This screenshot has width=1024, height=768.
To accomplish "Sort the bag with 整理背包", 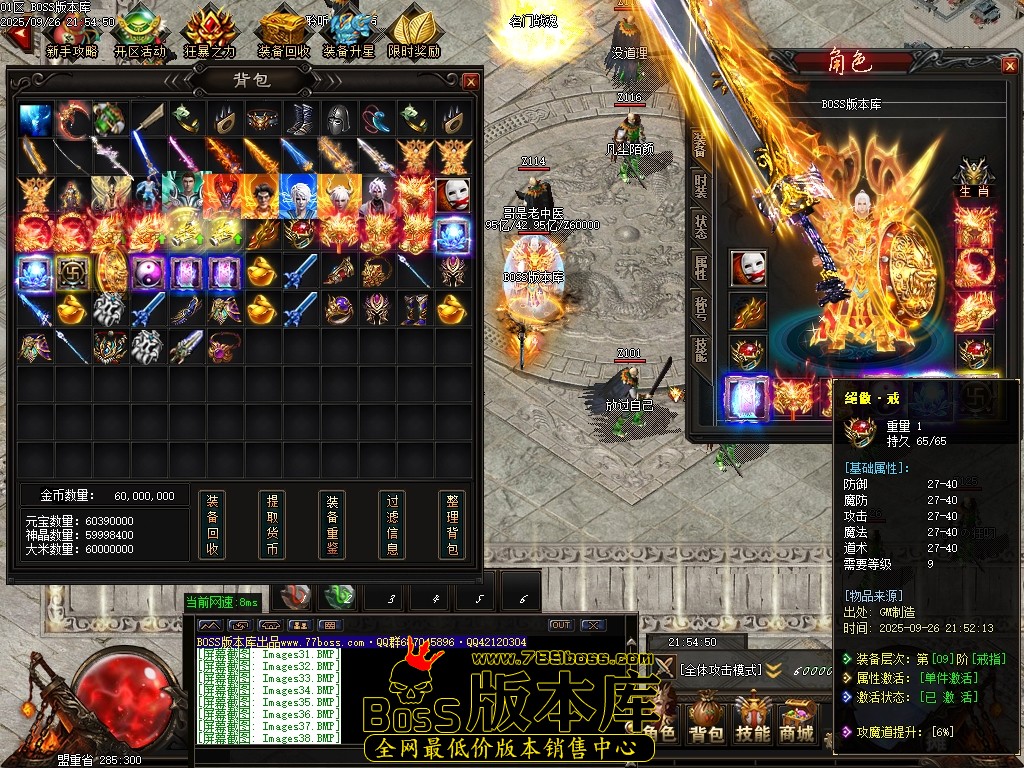I will point(452,524).
